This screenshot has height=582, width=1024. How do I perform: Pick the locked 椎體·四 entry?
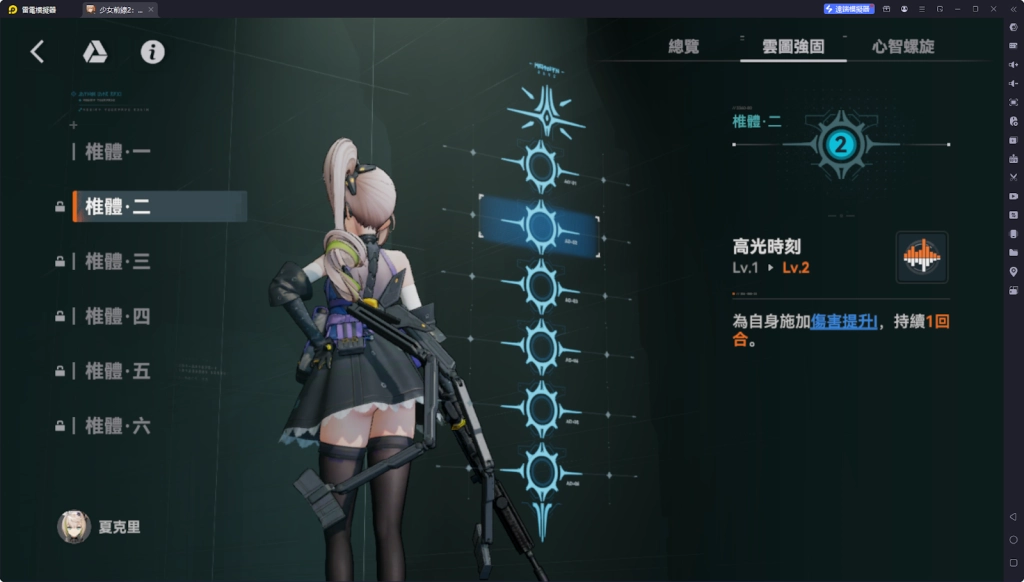click(x=118, y=317)
